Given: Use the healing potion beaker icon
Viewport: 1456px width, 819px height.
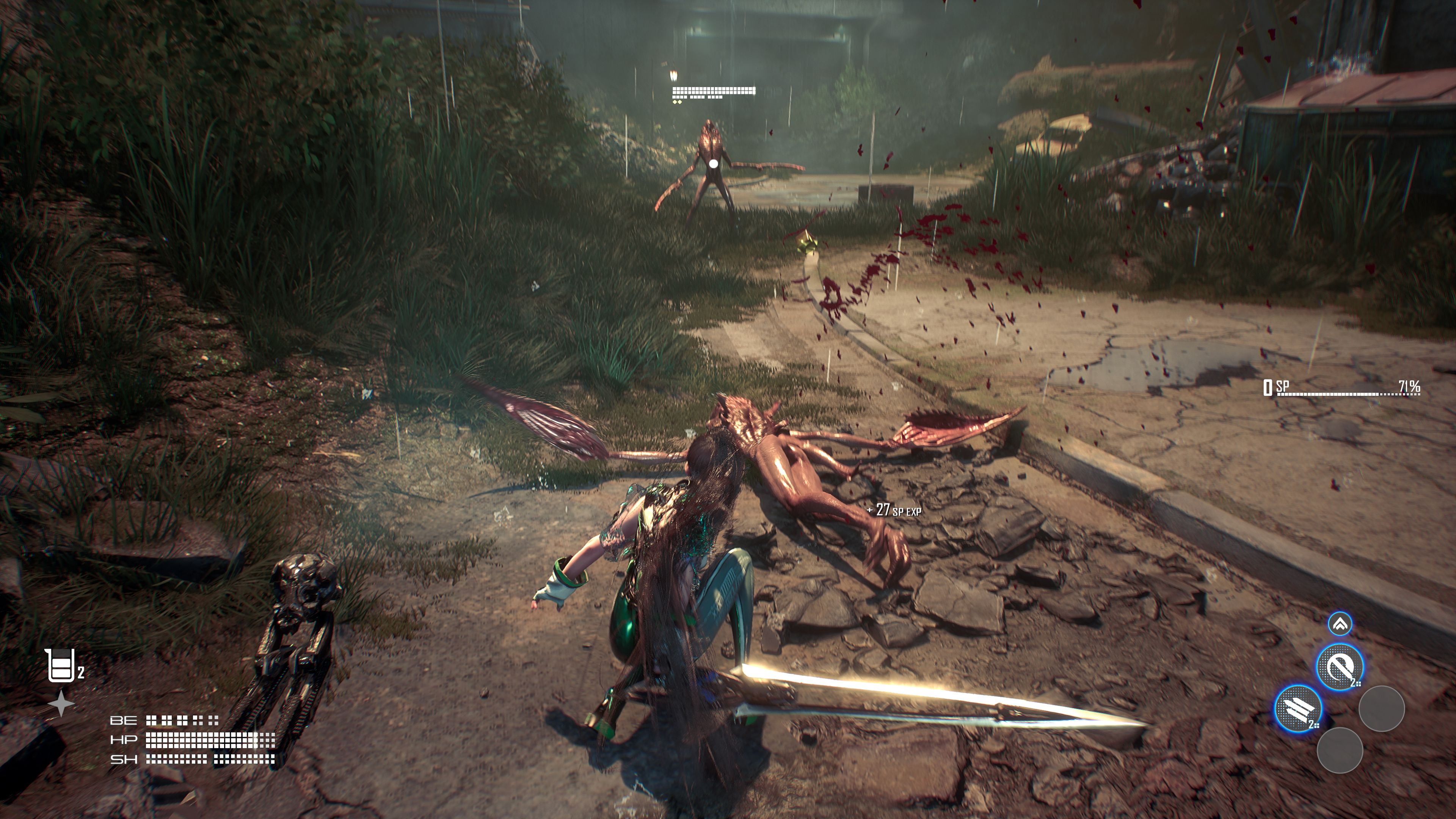Looking at the screenshot, I should (60, 666).
